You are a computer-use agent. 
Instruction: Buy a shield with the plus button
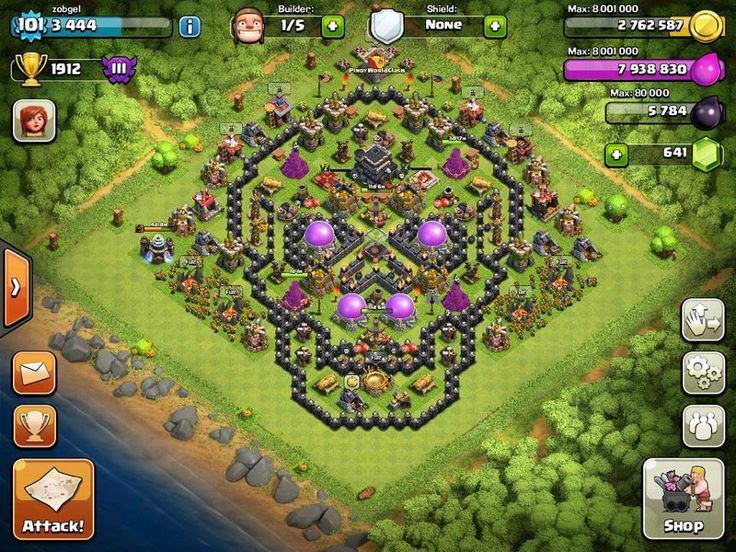[495, 26]
